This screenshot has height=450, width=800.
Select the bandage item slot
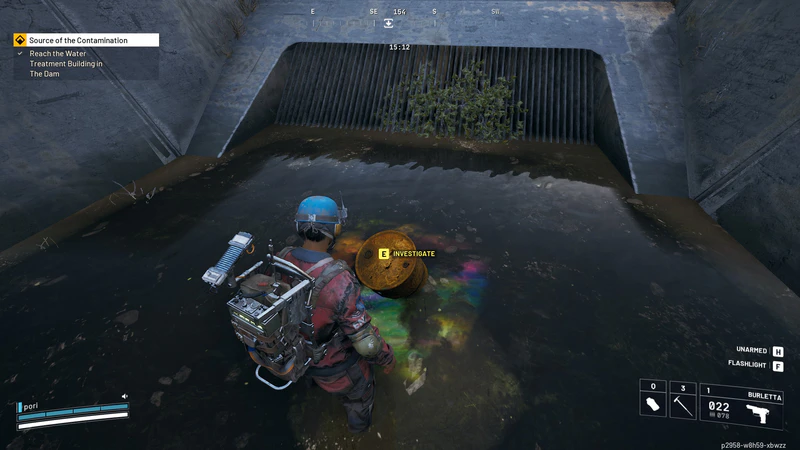click(x=651, y=405)
